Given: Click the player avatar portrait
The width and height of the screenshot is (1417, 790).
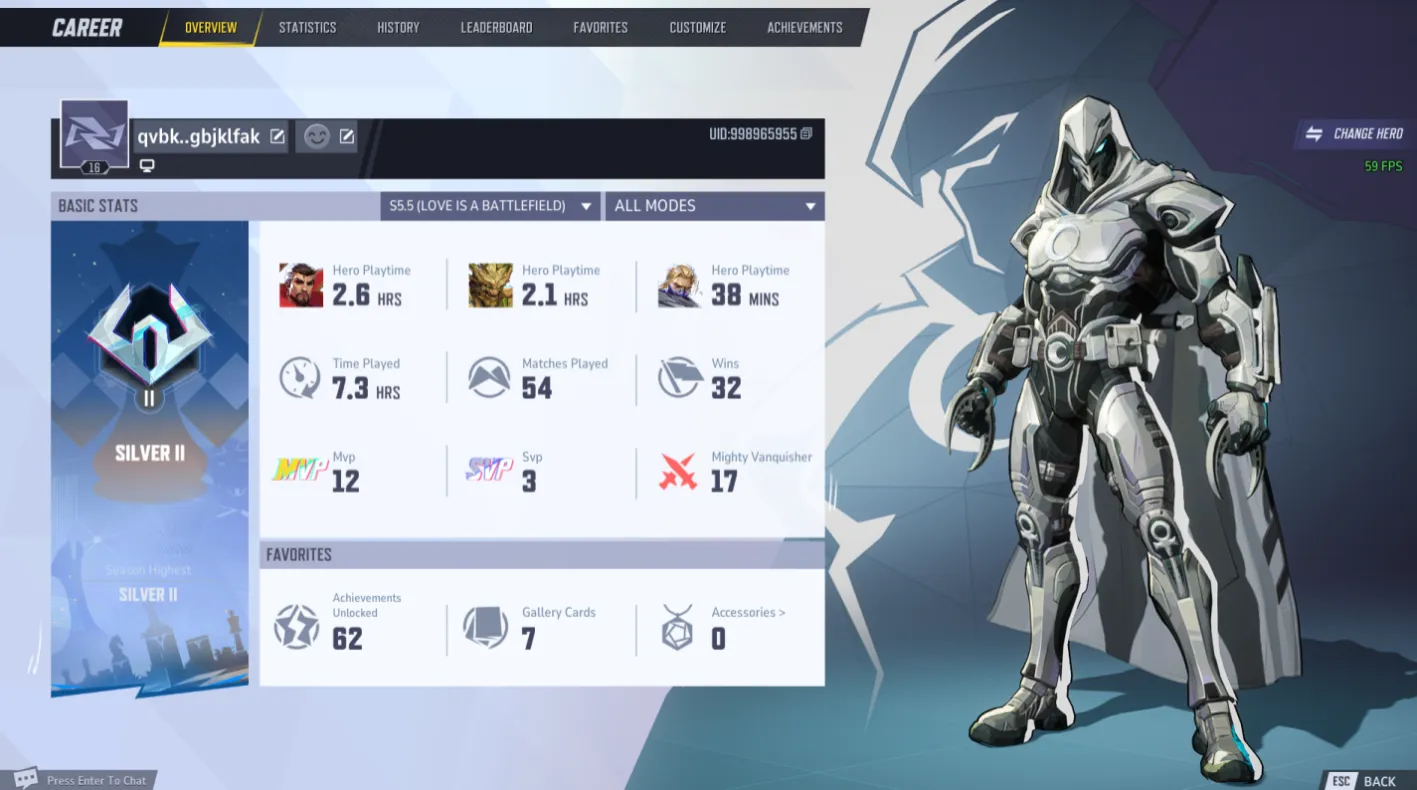Looking at the screenshot, I should click(94, 135).
